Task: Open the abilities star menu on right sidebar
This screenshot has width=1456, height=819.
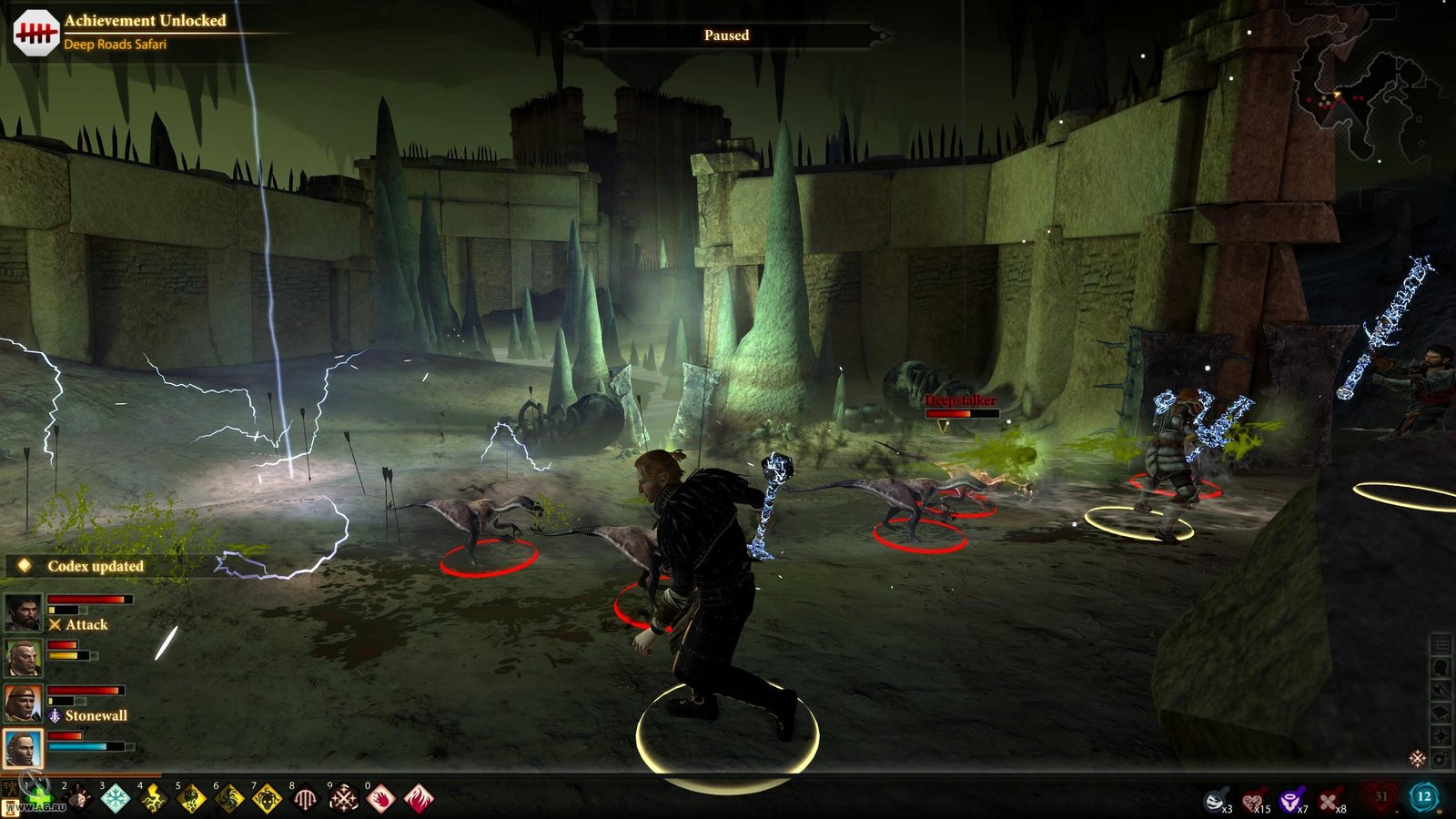Action: tap(1440, 734)
